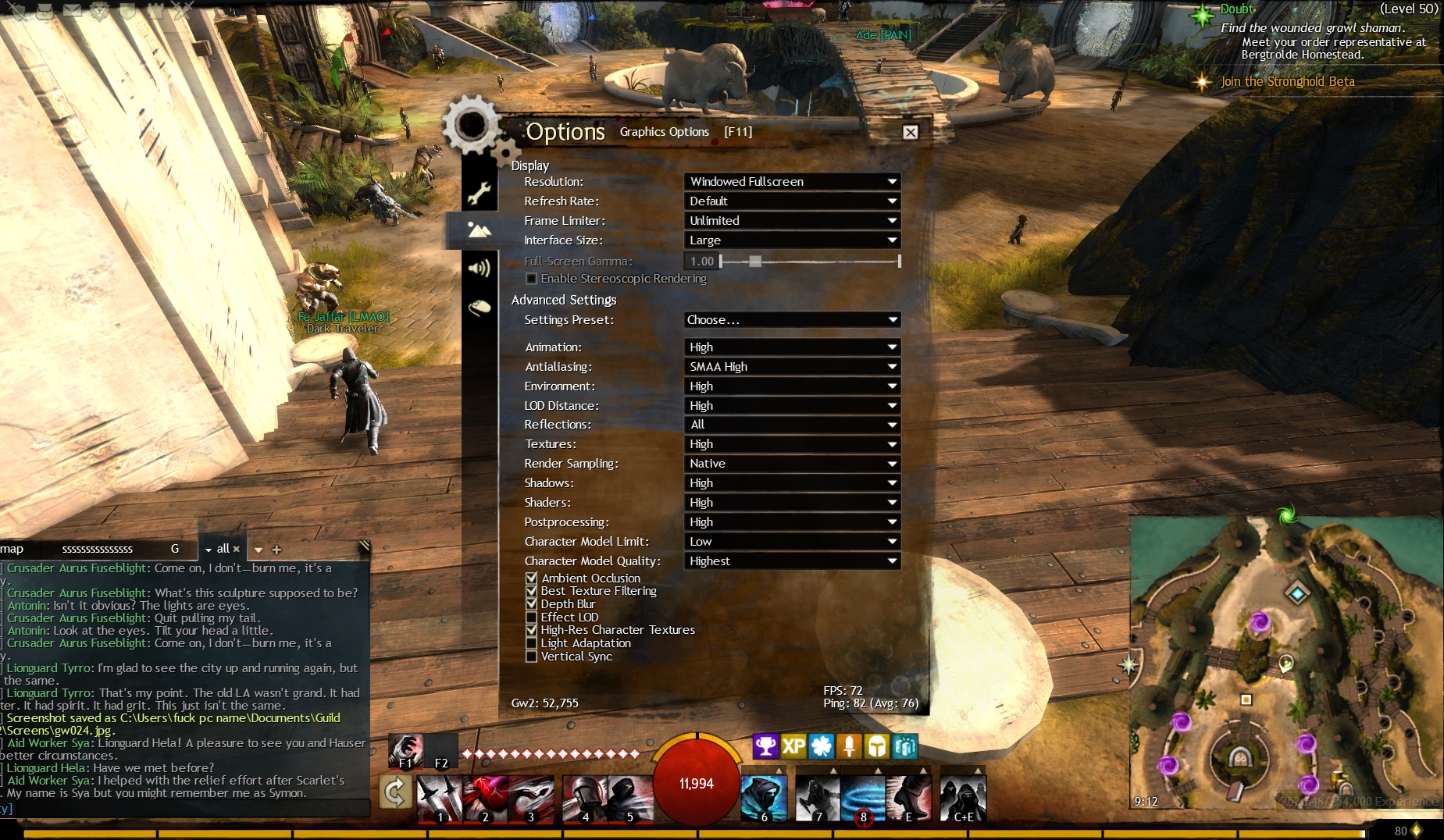Image resolution: width=1444 pixels, height=840 pixels.
Task: Choose a Settings Preset
Action: point(792,320)
